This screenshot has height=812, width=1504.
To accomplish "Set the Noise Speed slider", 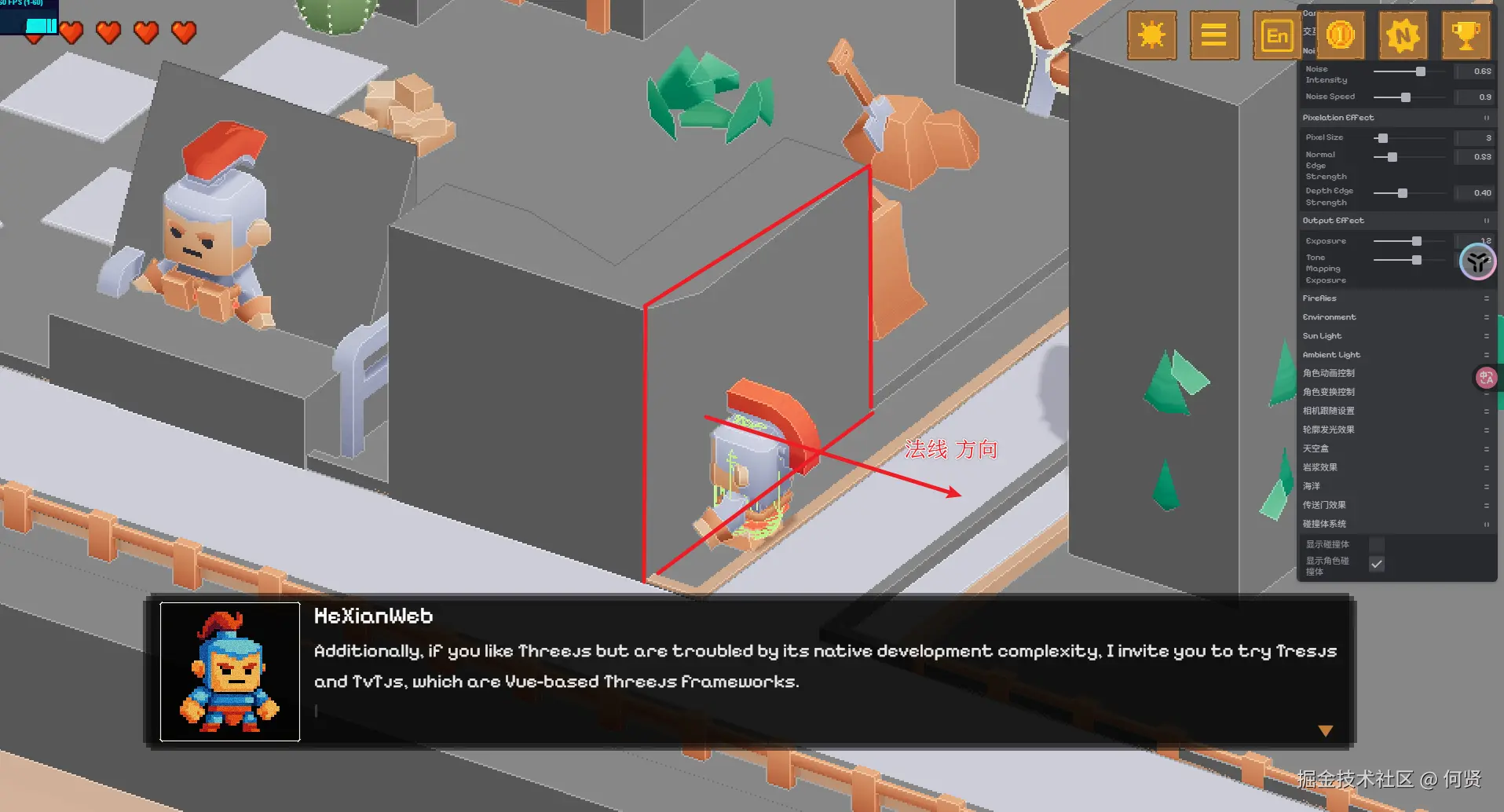I will (x=1405, y=97).
